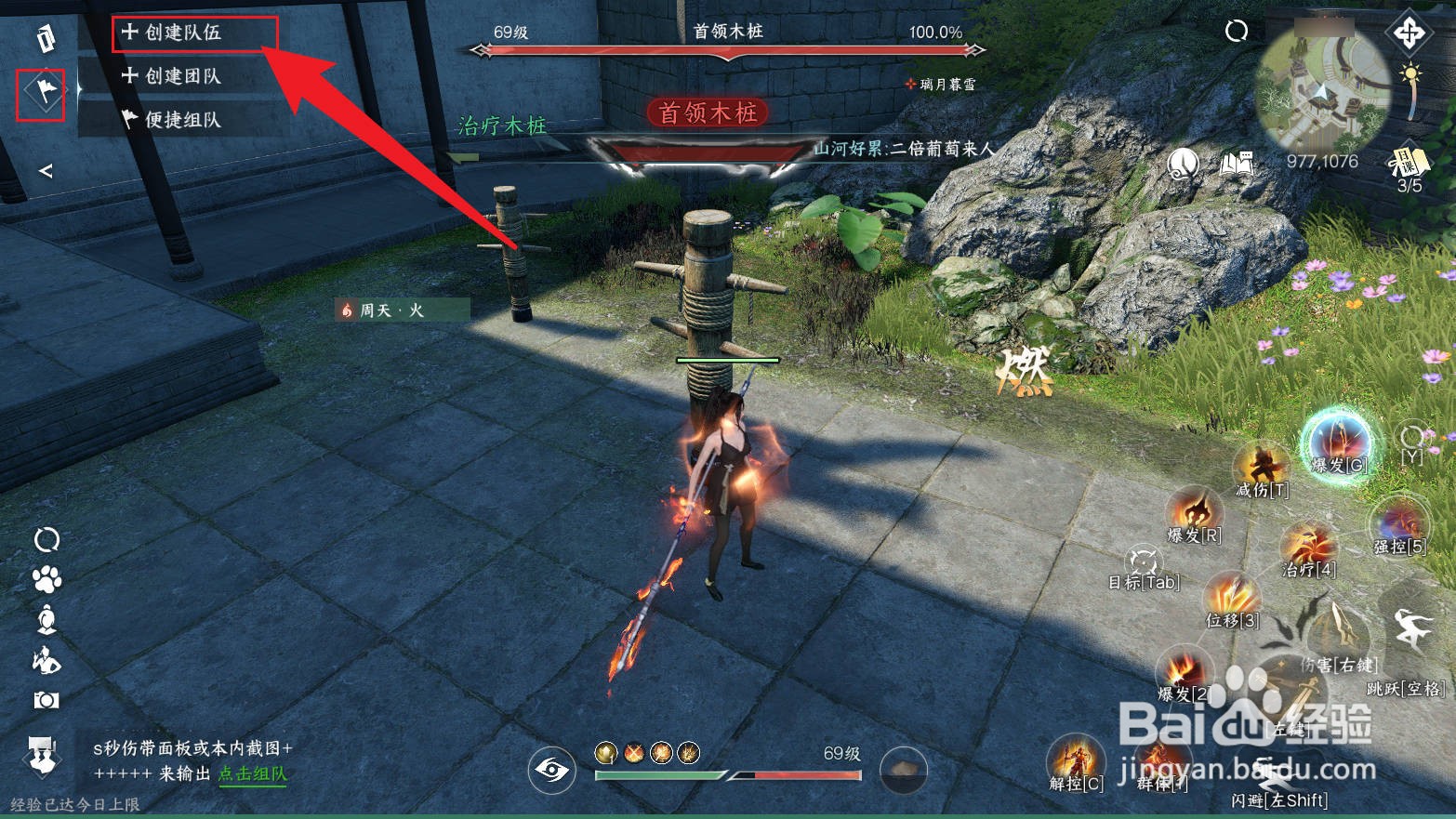Click the compass expander at top right corner

pyautogui.click(x=1410, y=33)
